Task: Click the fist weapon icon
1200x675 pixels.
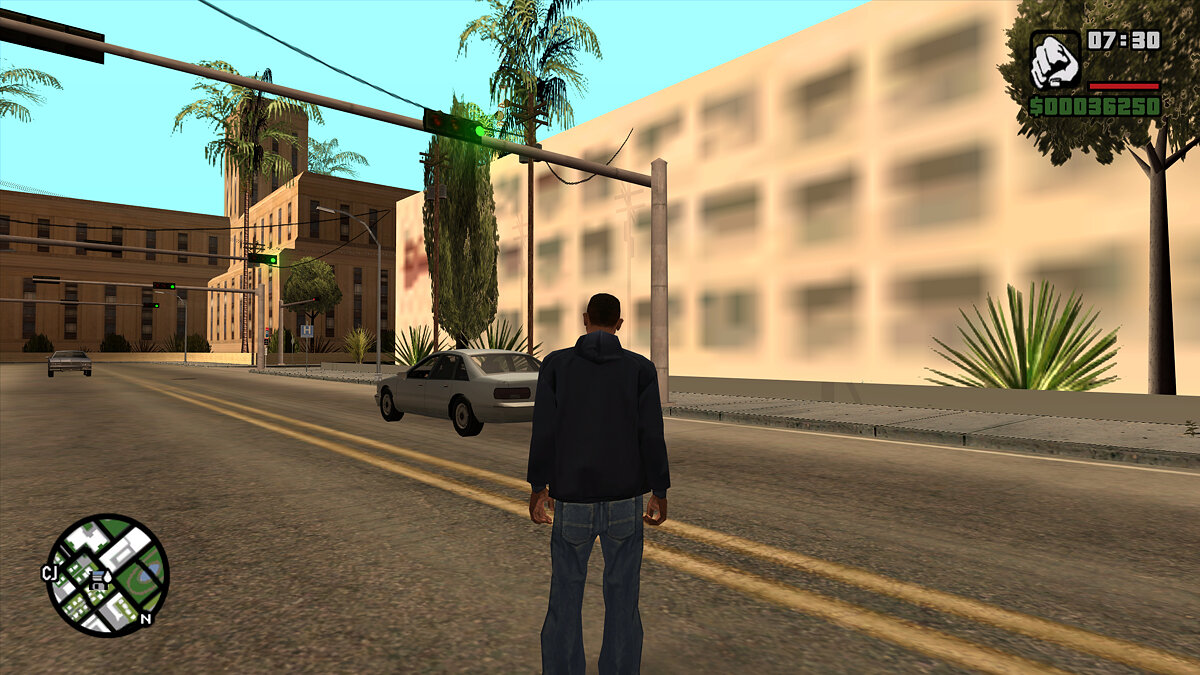Action: tap(1055, 60)
